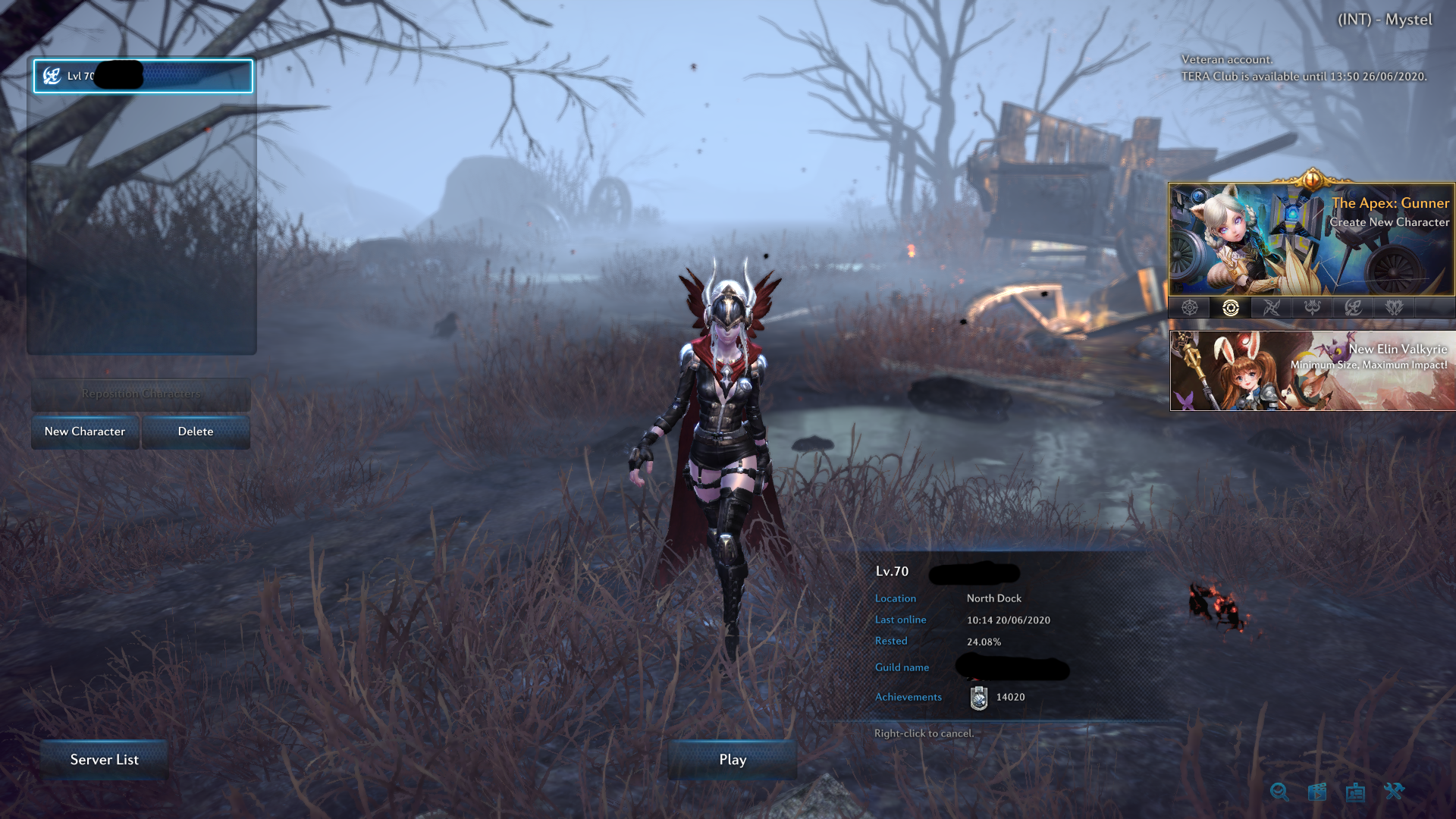Click the Delete button
This screenshot has width=1456, height=819.
click(196, 431)
